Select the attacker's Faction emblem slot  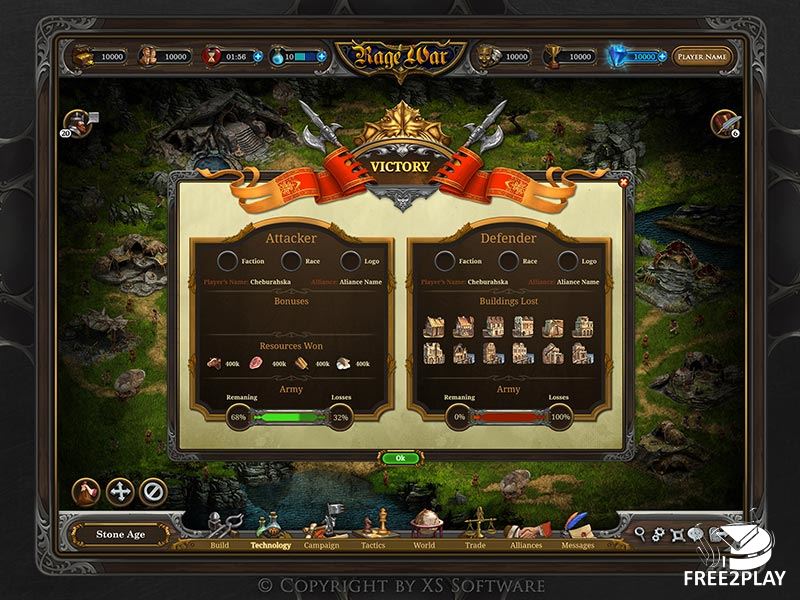click(x=227, y=261)
